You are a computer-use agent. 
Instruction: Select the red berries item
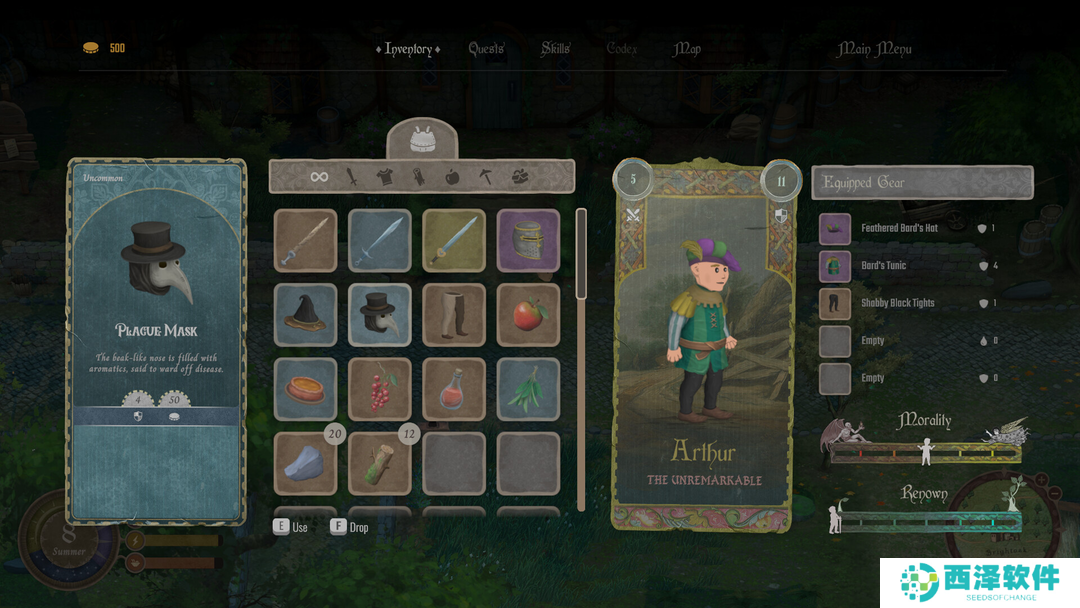coord(380,388)
